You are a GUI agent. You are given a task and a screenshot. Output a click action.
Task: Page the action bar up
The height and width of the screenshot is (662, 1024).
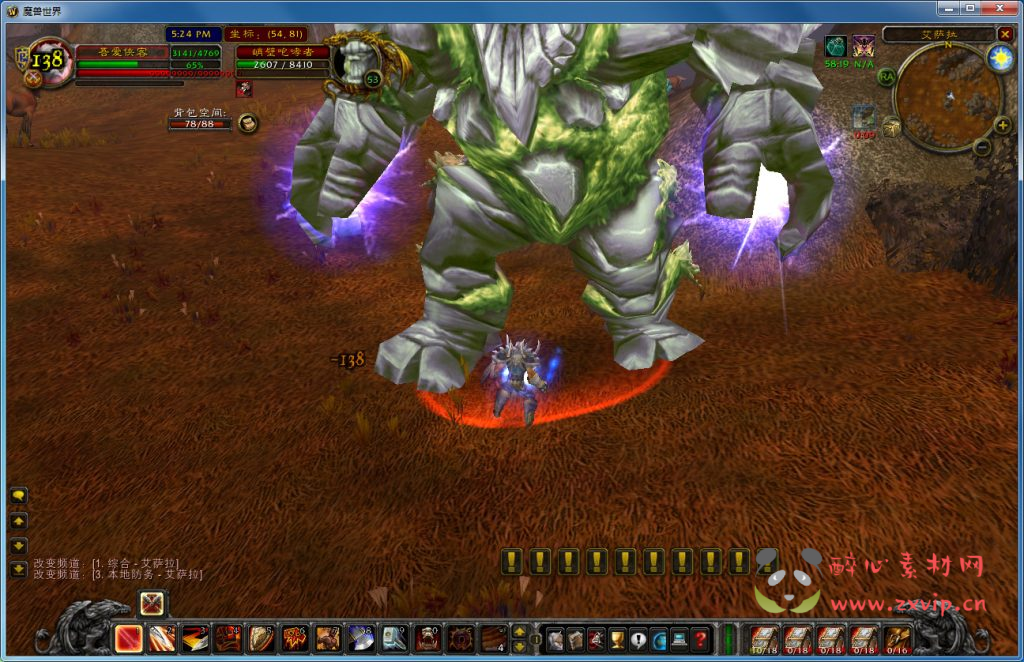click(519, 630)
